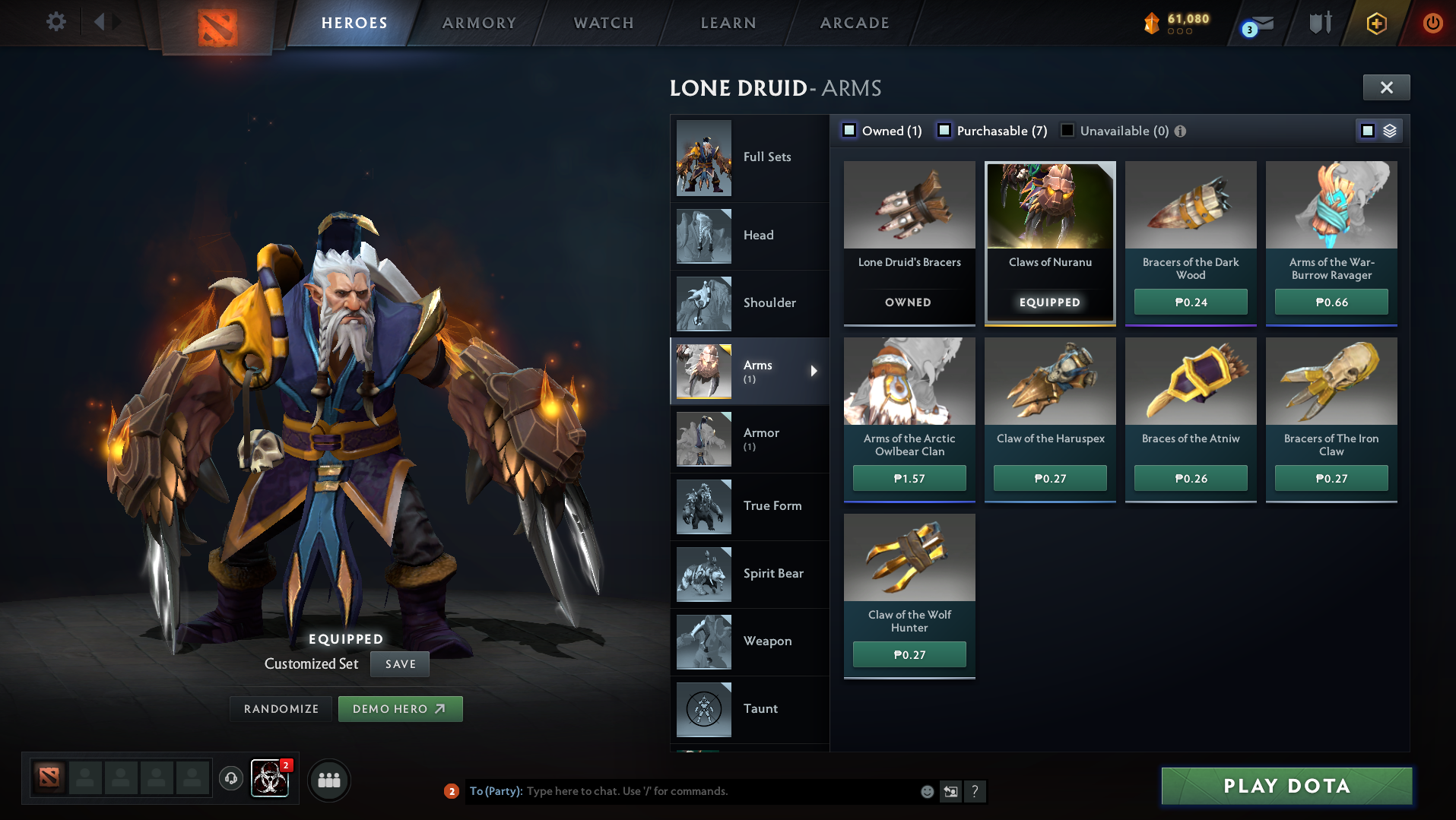Click the voice chat microphone icon

click(x=231, y=779)
